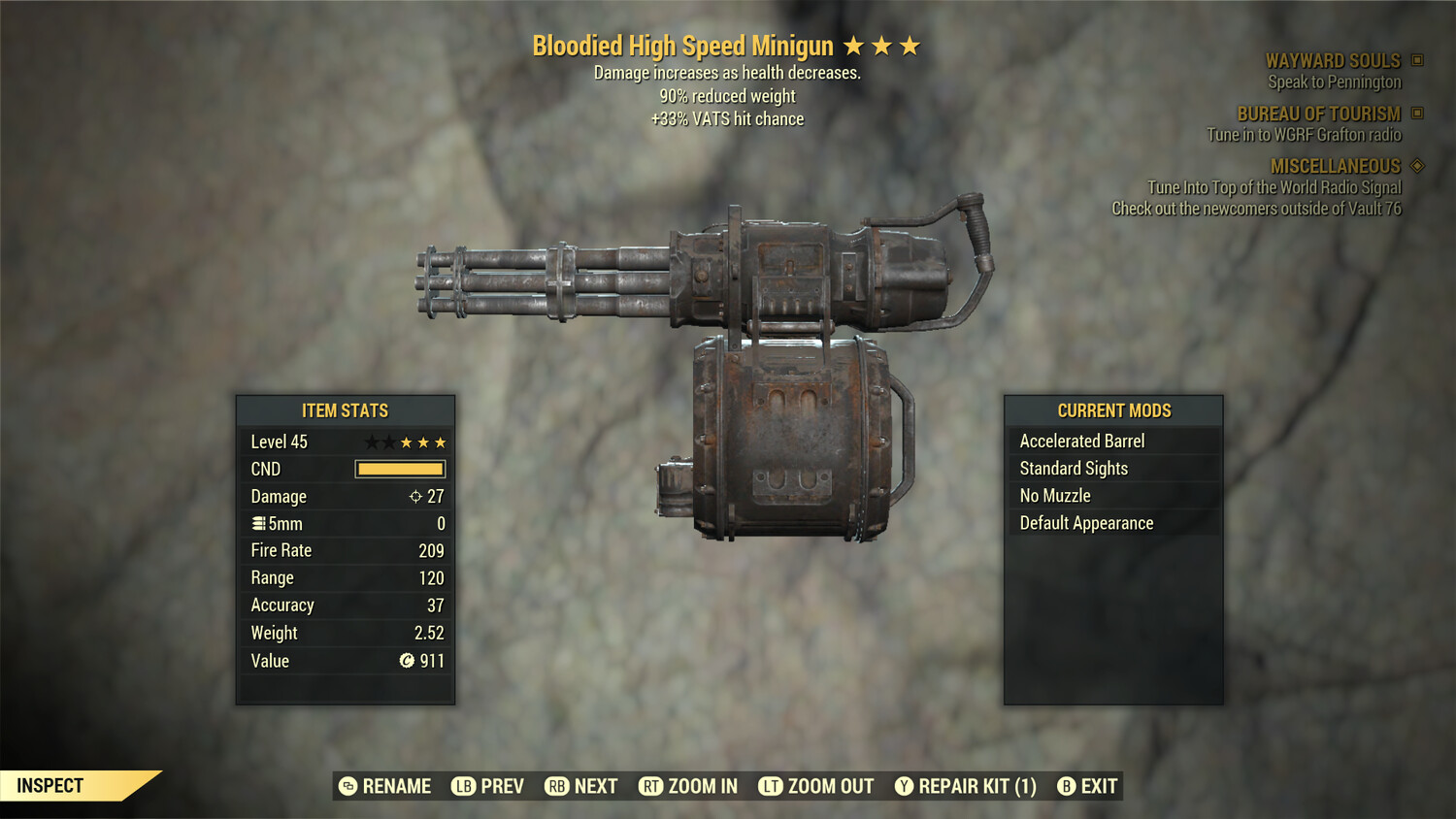Select the Standard Sights mod entry
Screen dimensions: 1456x819
point(1074,468)
